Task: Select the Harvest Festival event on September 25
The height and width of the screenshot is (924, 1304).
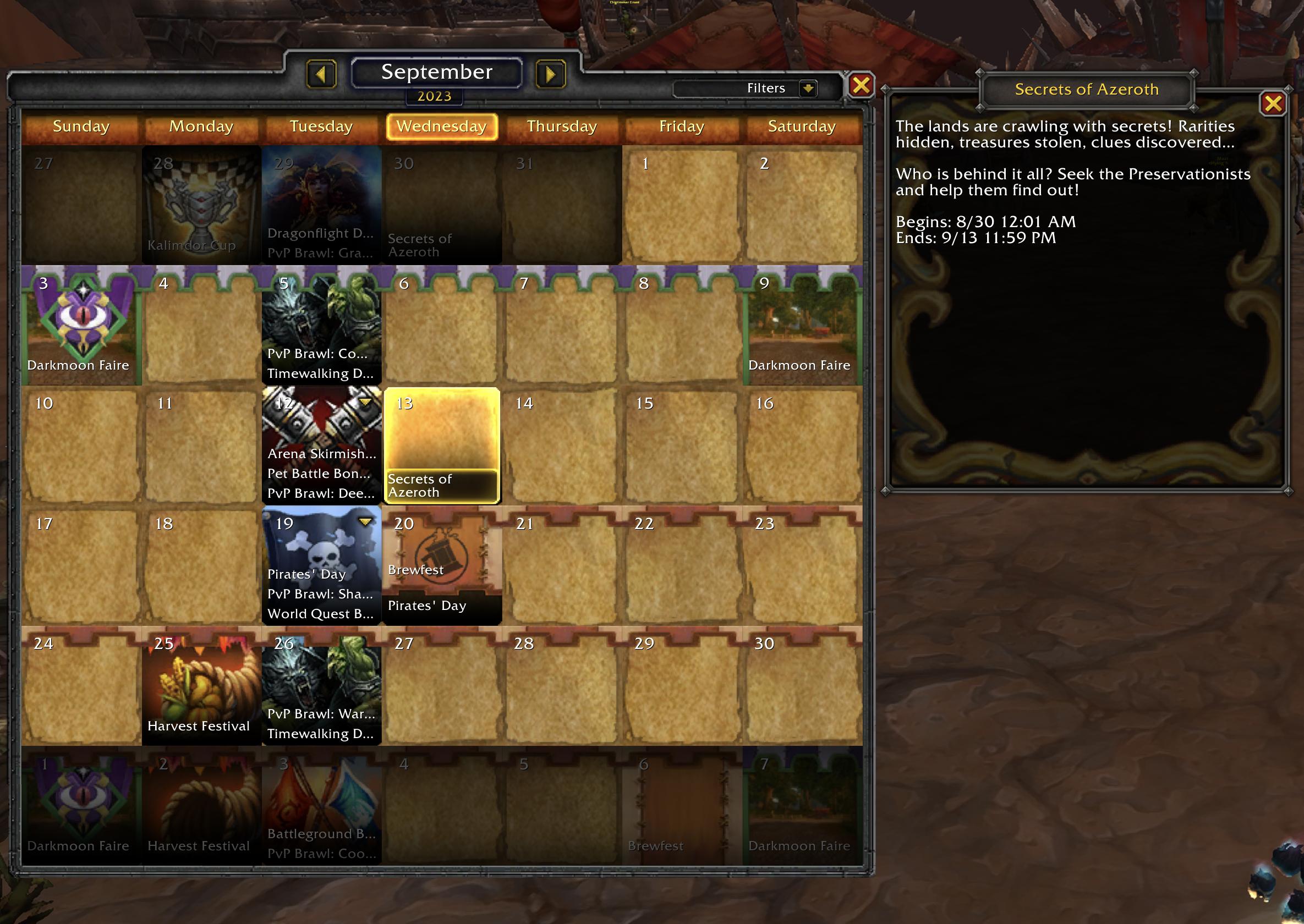Action: [x=199, y=725]
